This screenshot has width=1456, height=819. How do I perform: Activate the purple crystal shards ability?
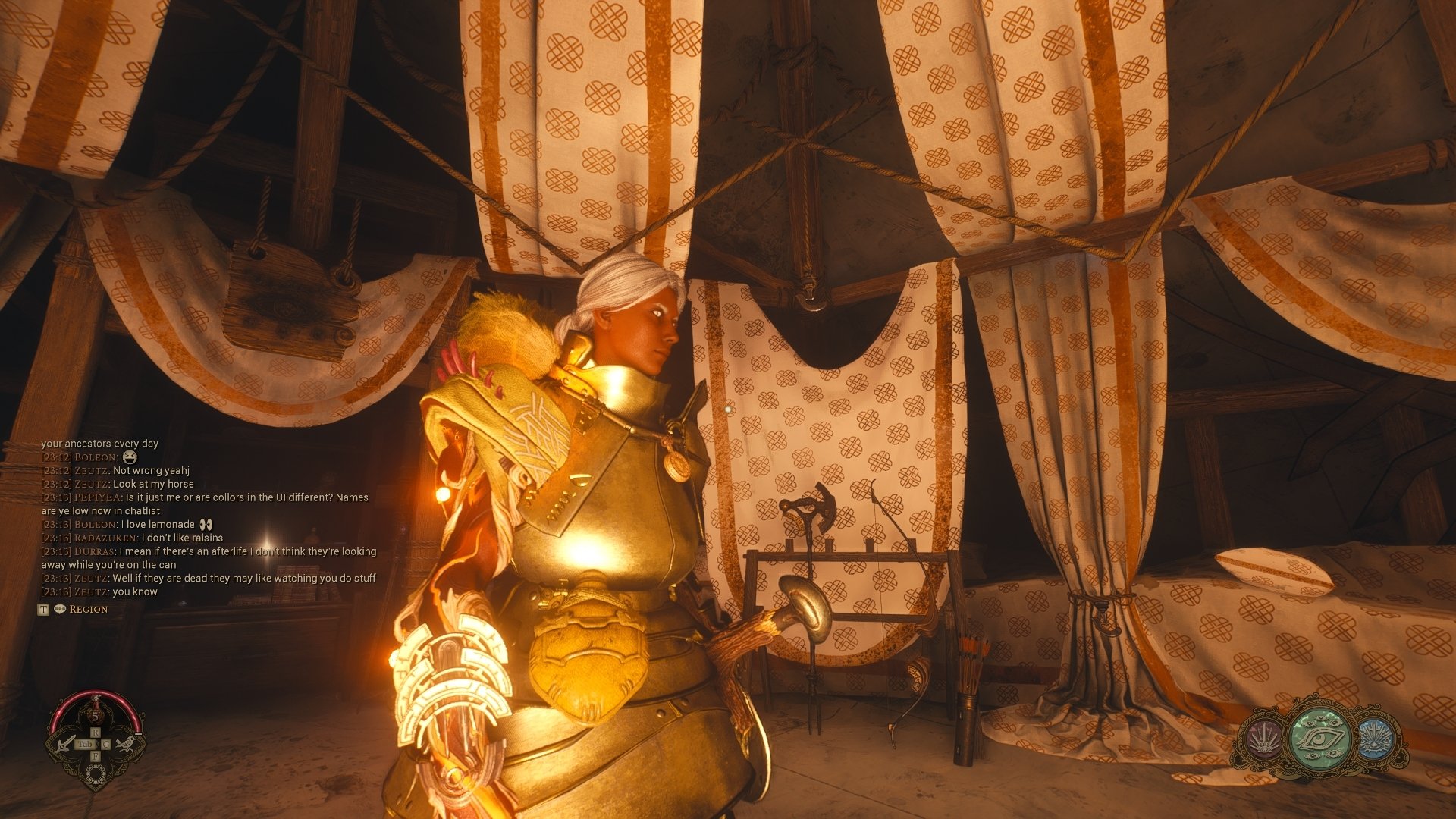(x=1264, y=739)
